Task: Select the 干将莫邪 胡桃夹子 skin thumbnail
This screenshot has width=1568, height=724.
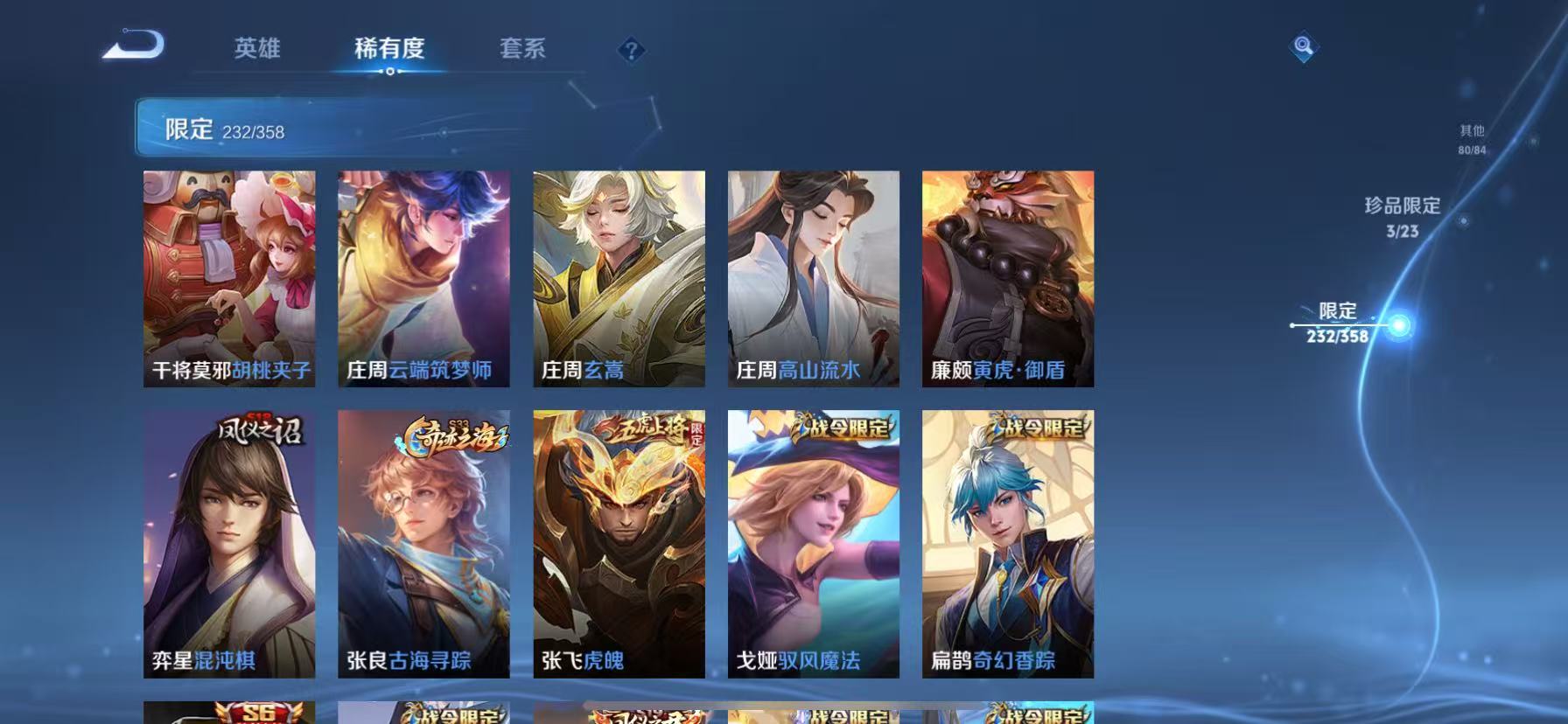Action: [229, 278]
